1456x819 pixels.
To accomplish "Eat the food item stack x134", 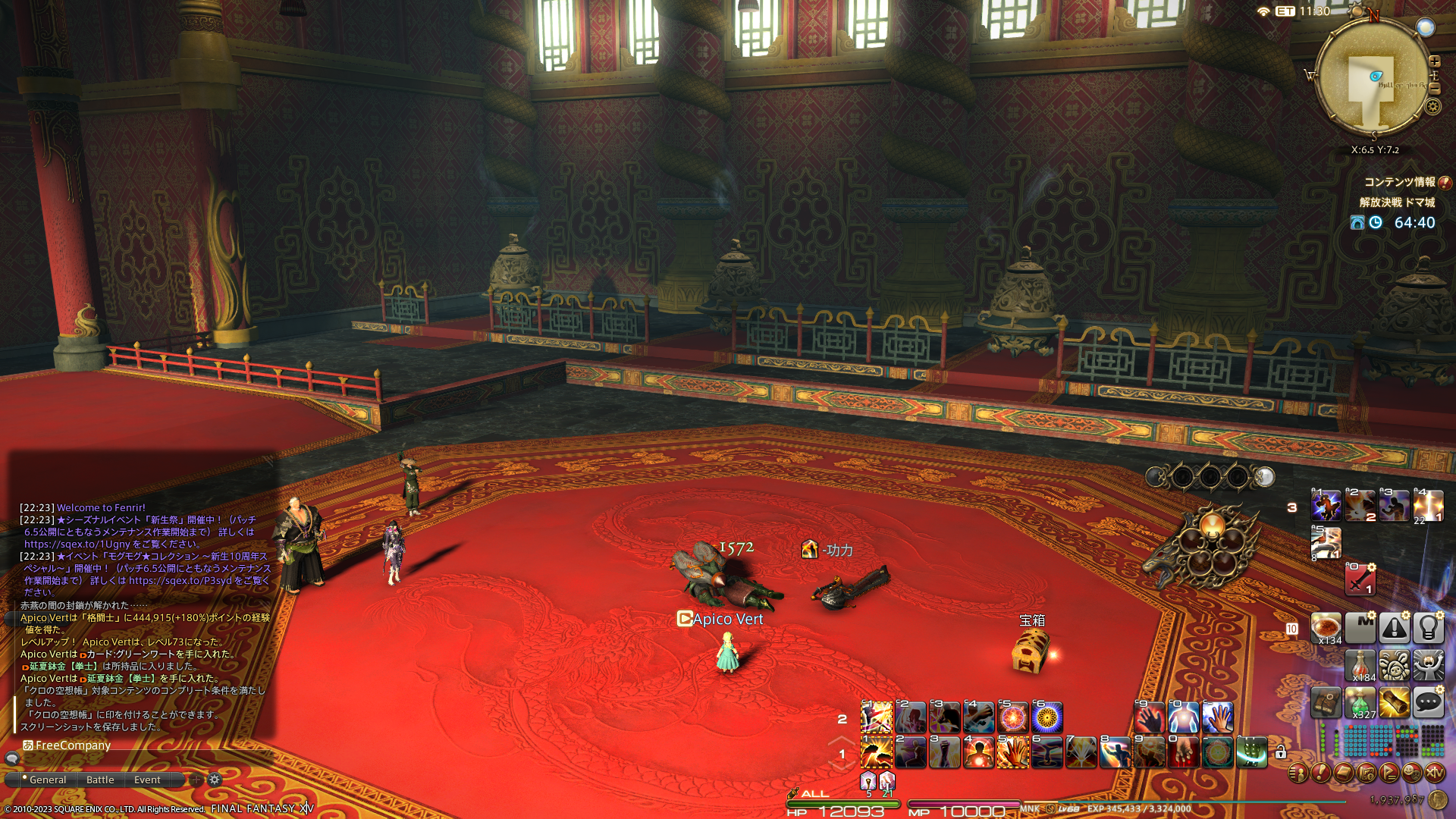I will tap(1326, 628).
